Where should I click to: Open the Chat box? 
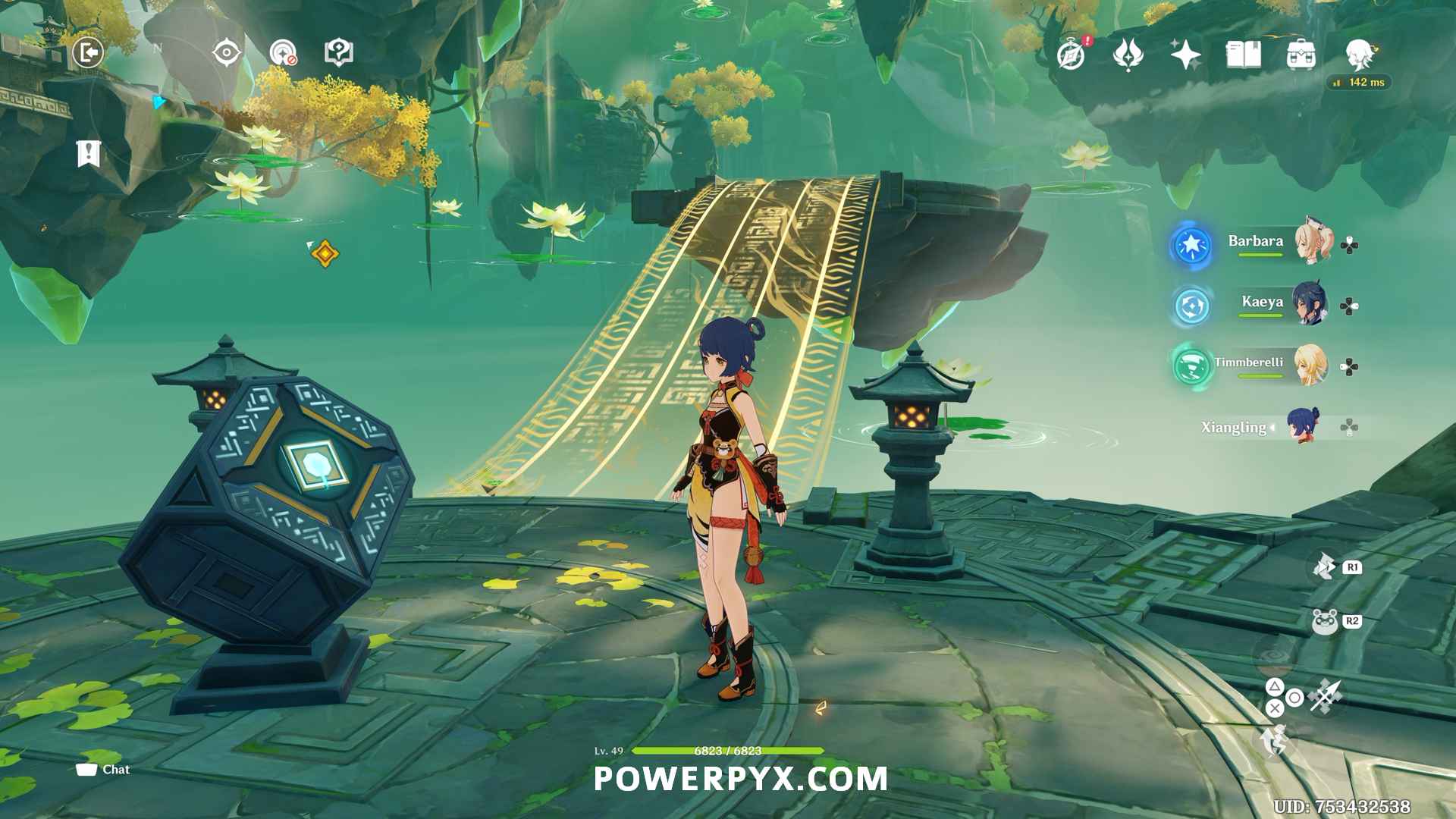[x=103, y=770]
